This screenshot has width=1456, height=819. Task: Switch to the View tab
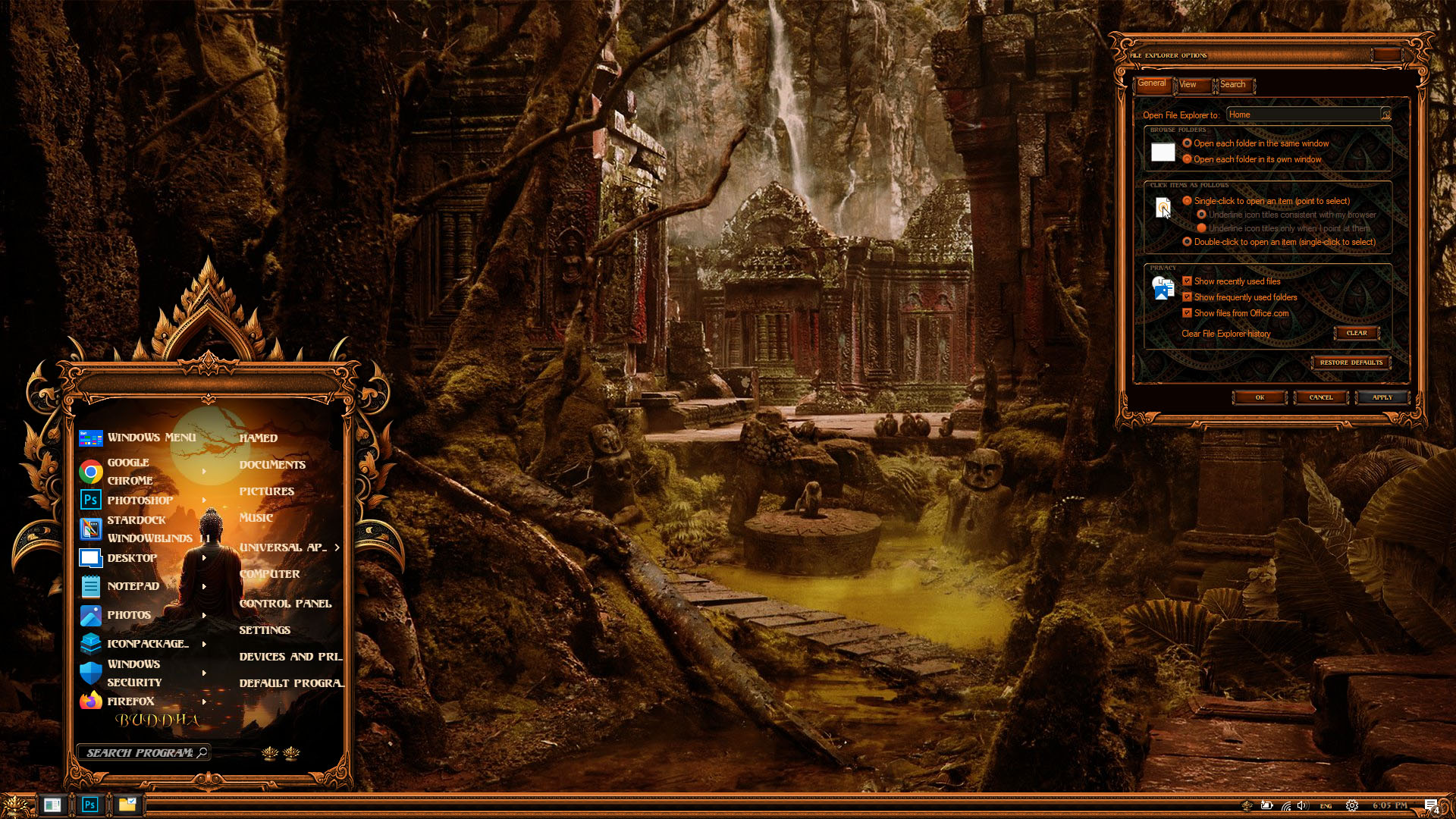[1188, 85]
